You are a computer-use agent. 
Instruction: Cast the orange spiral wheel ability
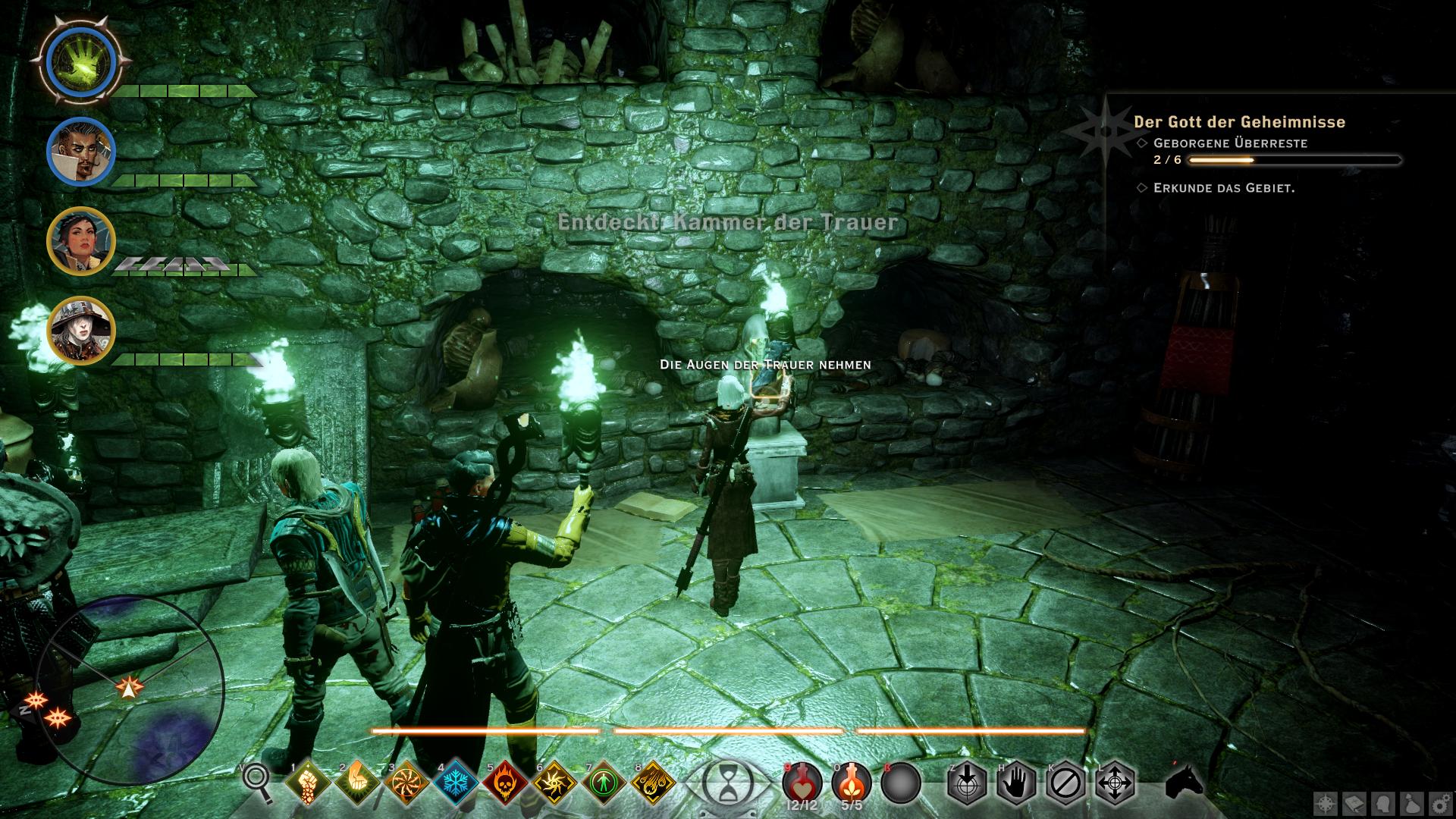[x=406, y=783]
